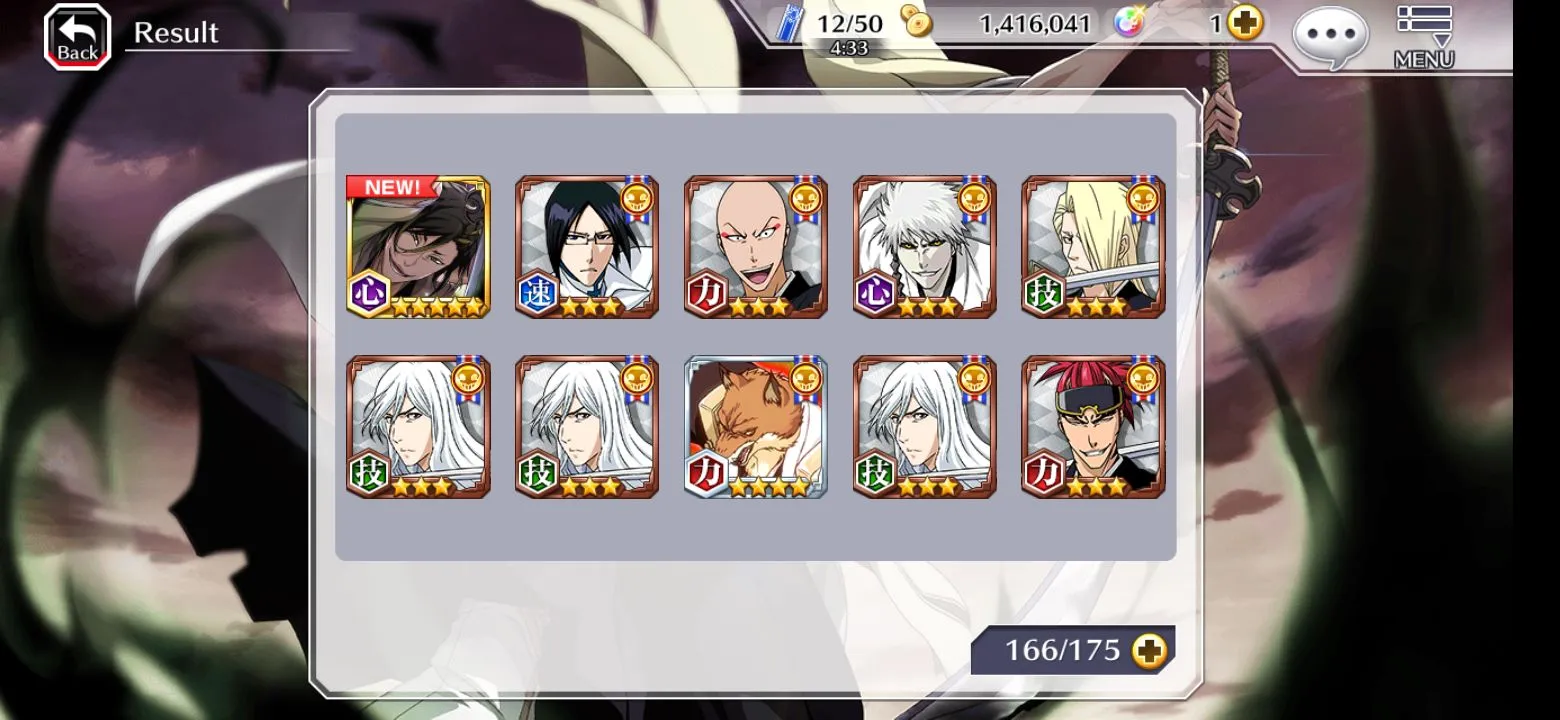This screenshot has height=720, width=1560.
Task: Select the NEW five-star character card
Action: [x=418, y=247]
